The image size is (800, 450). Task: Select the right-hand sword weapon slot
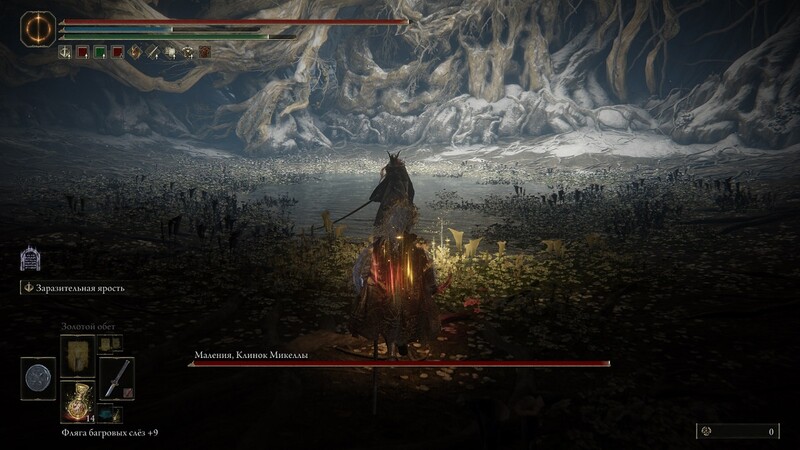tap(117, 377)
